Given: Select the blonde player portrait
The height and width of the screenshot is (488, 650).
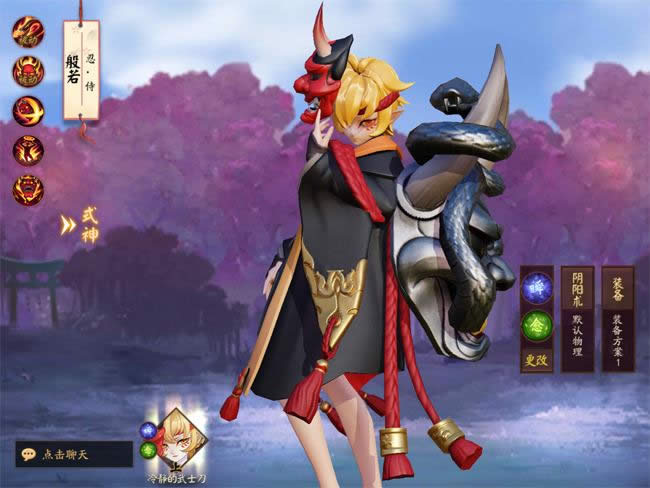Looking at the screenshot, I should [183, 436].
